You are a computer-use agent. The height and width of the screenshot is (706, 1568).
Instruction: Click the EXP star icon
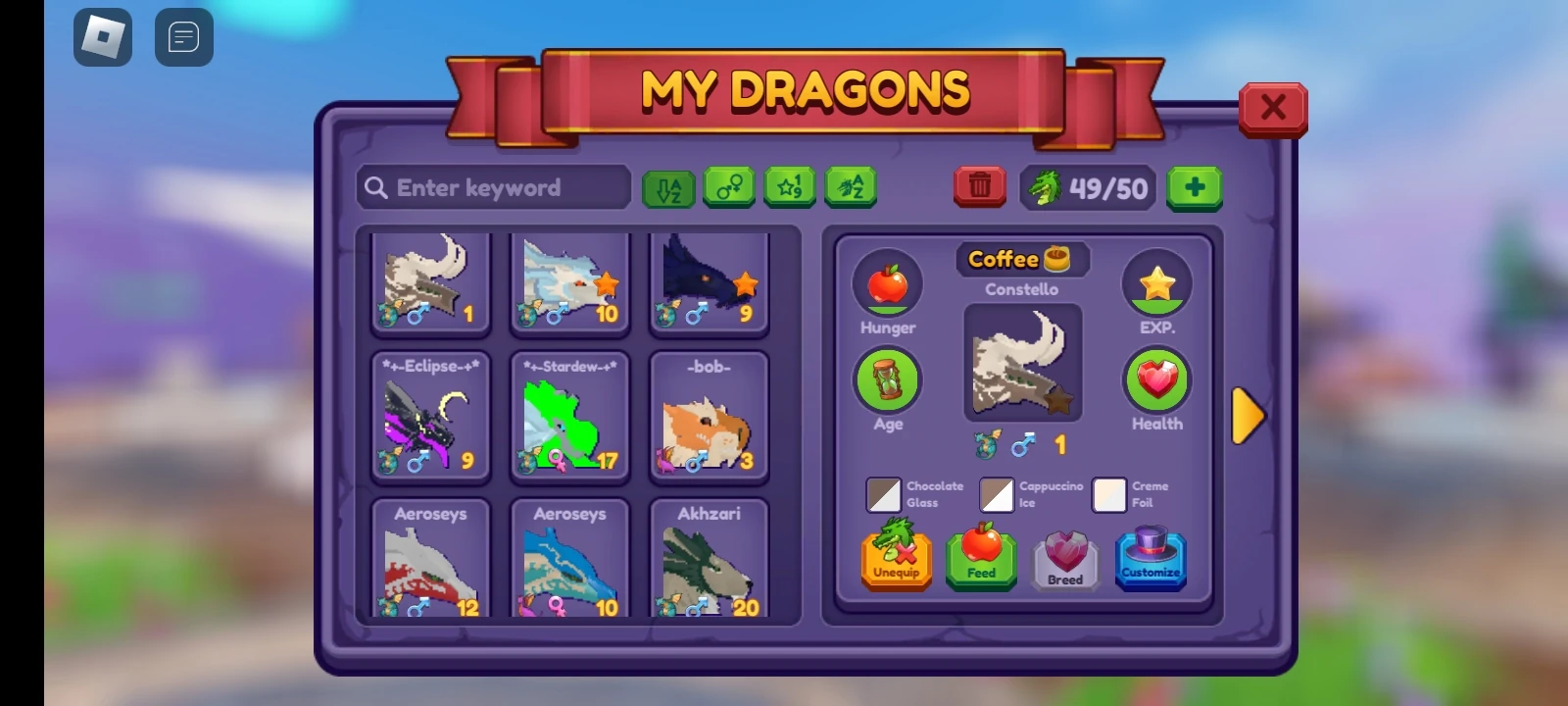1157,284
